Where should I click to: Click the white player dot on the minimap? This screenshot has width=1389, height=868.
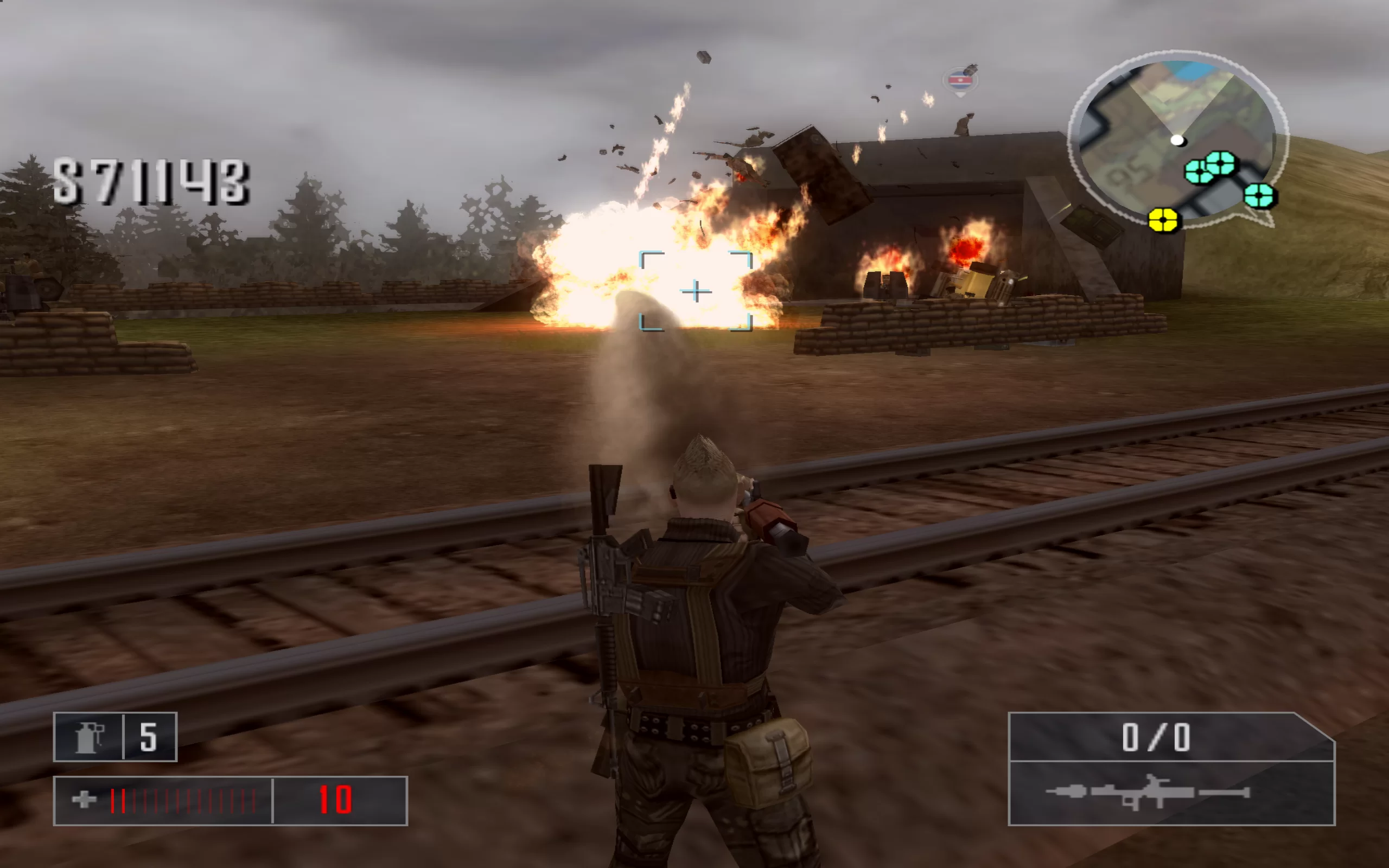pos(1177,140)
